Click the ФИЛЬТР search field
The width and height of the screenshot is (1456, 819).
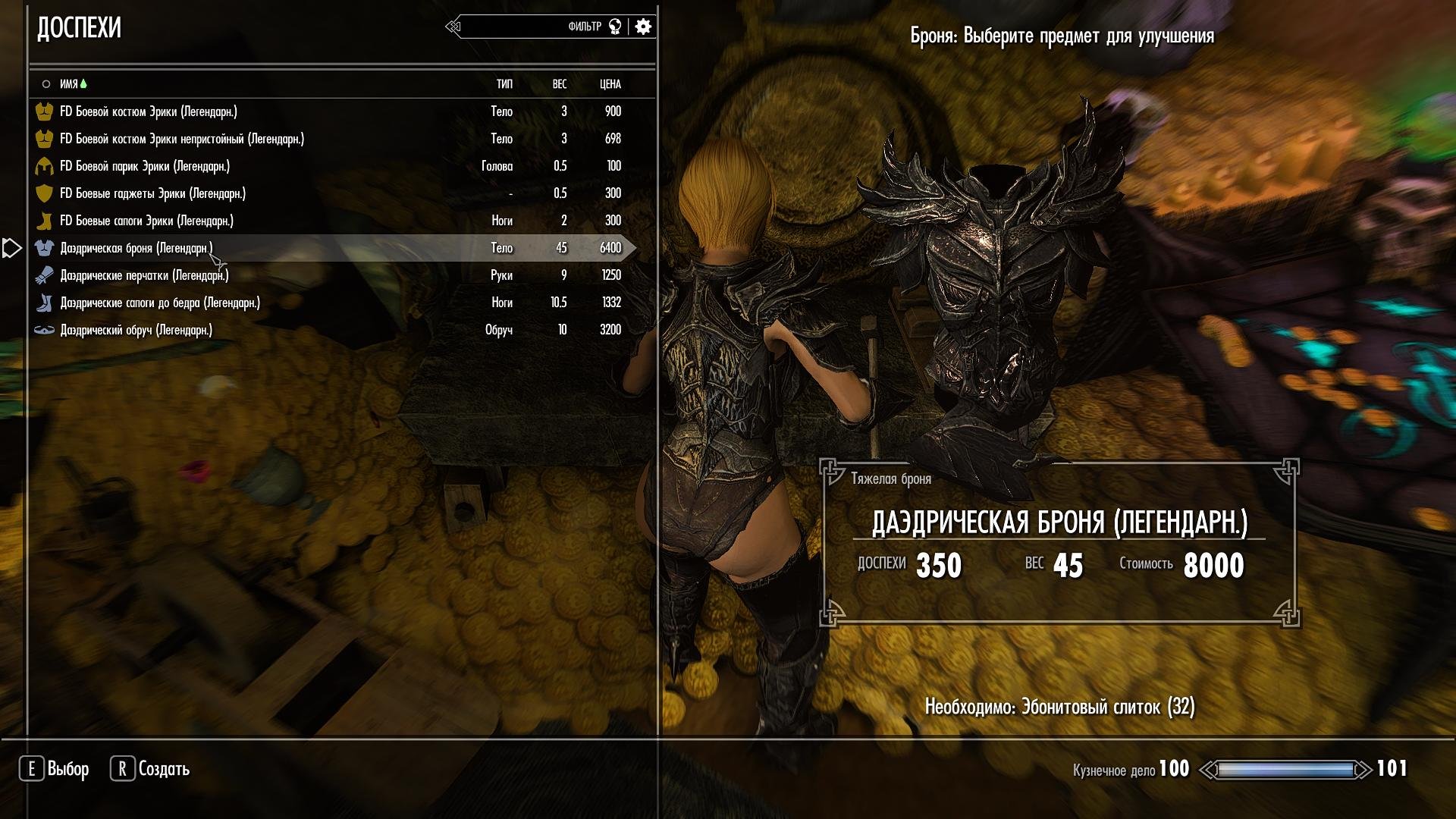click(531, 27)
